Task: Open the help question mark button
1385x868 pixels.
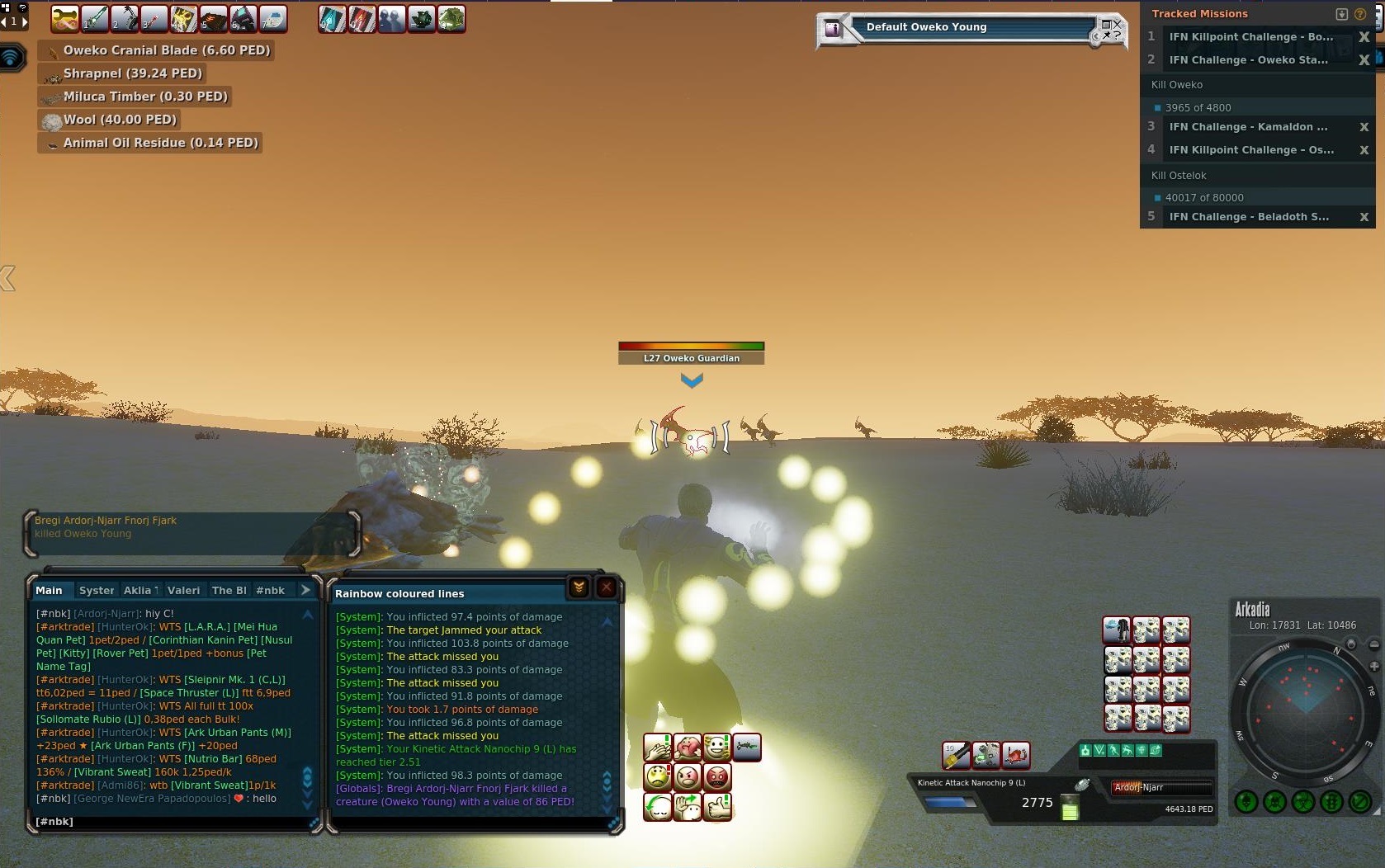Action: (x=1359, y=14)
